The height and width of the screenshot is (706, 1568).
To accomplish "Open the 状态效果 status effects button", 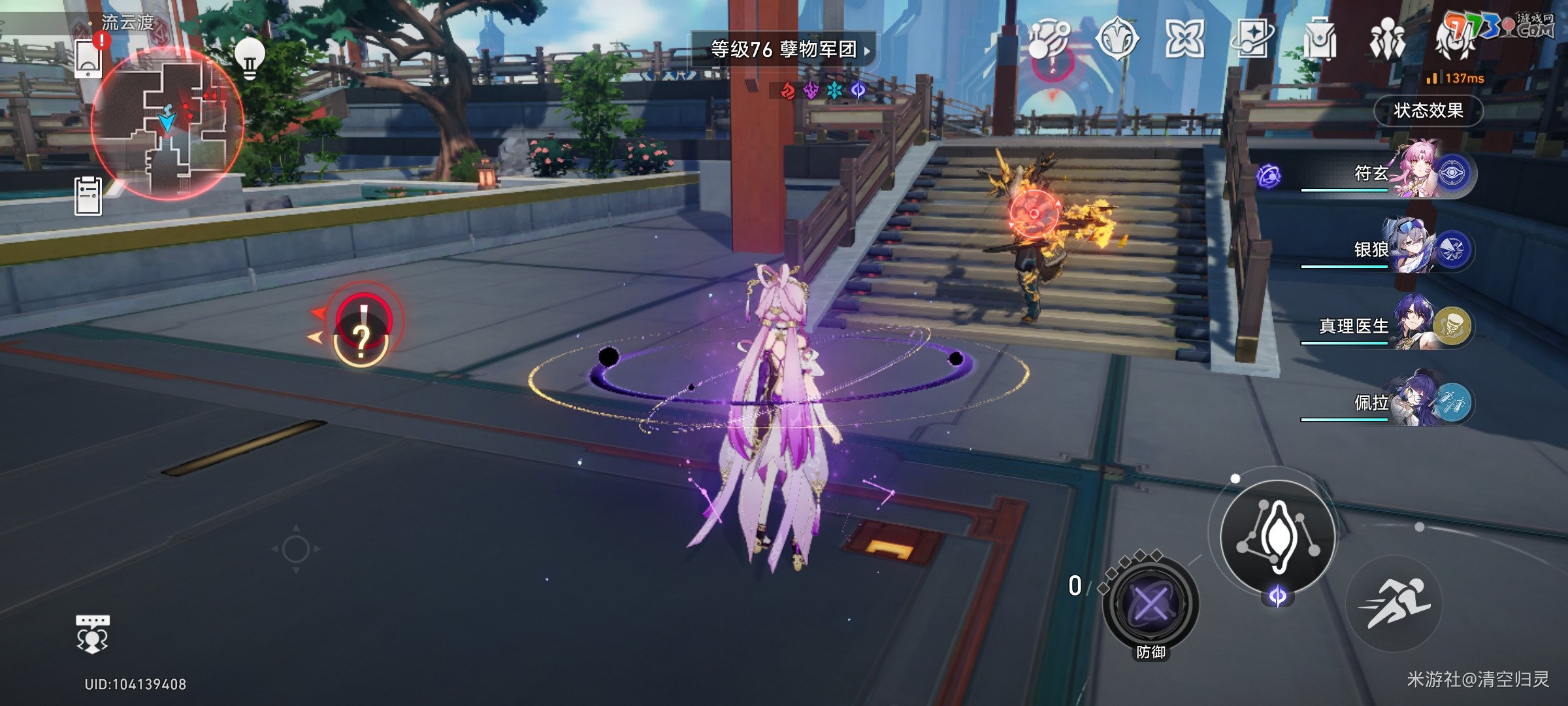I will click(1428, 110).
